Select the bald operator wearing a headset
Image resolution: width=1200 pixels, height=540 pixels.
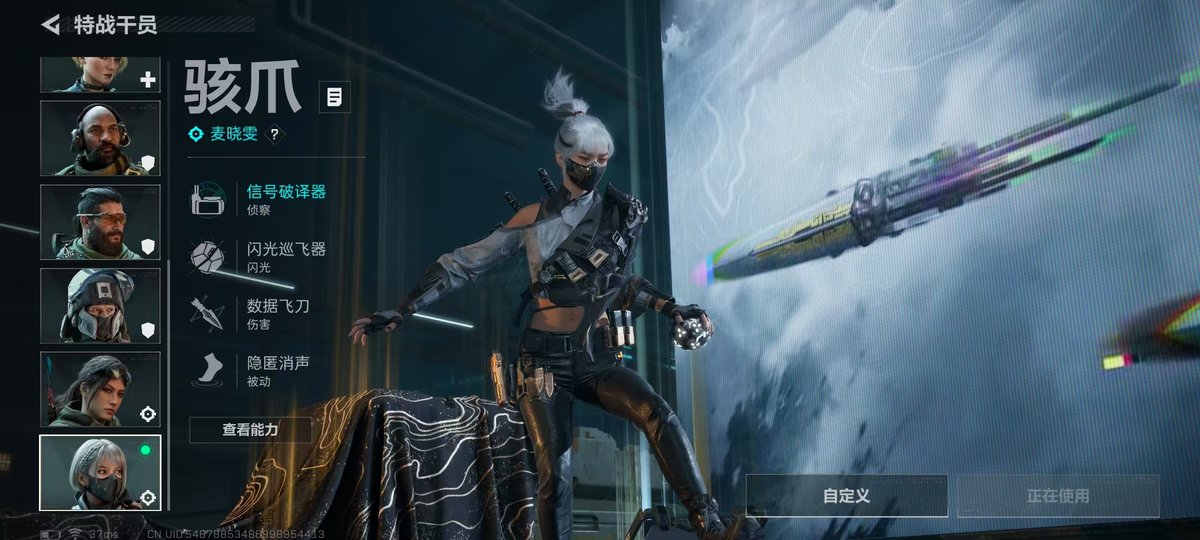(100, 138)
